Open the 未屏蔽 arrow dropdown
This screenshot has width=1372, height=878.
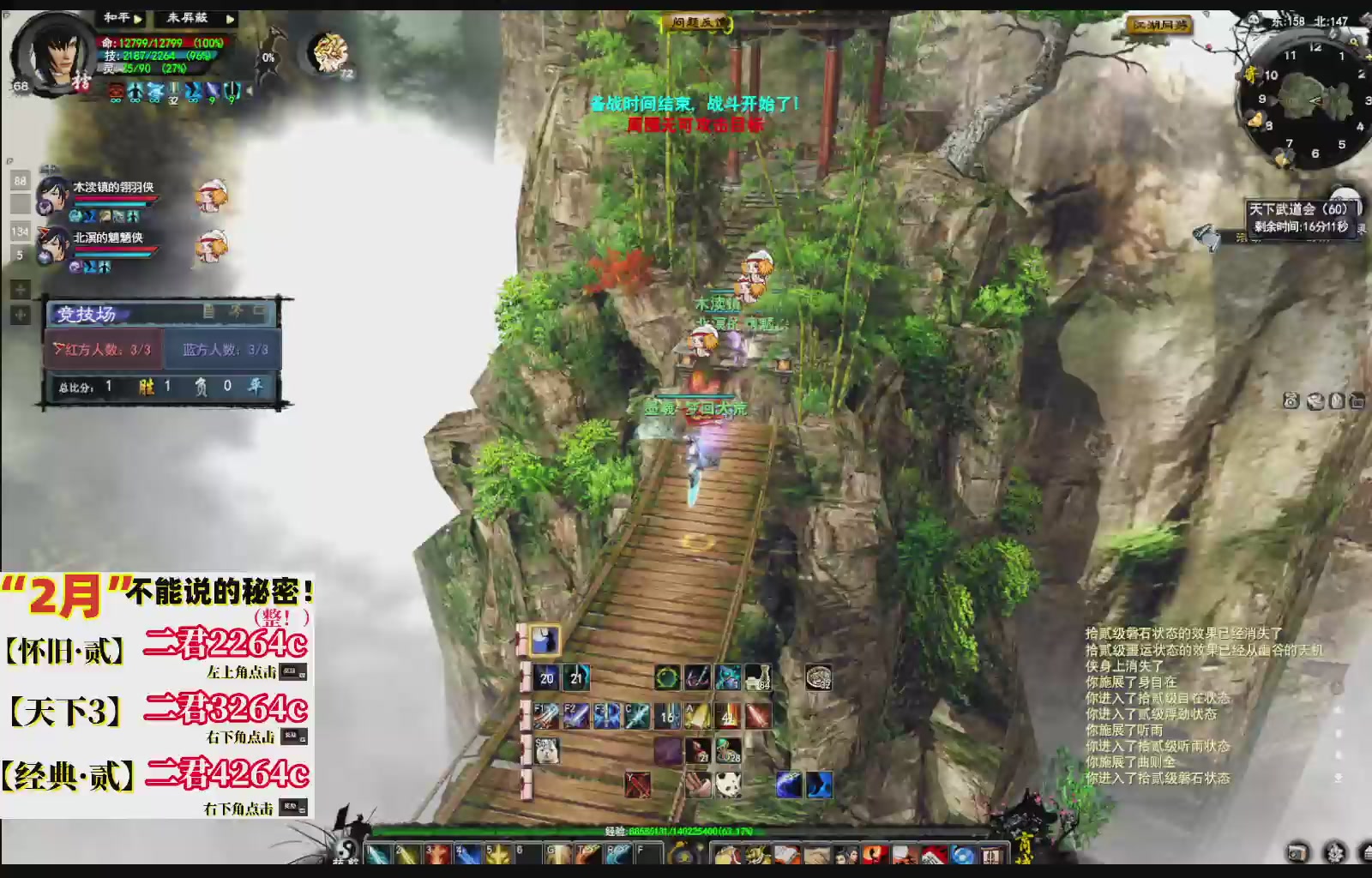tap(231, 19)
